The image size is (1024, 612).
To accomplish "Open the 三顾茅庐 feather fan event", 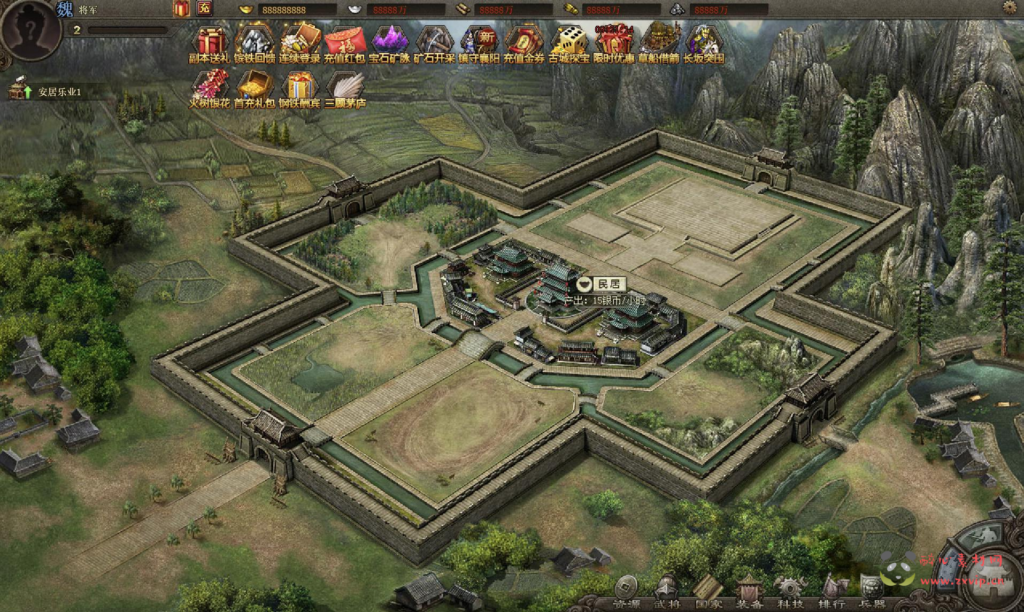I will [346, 88].
